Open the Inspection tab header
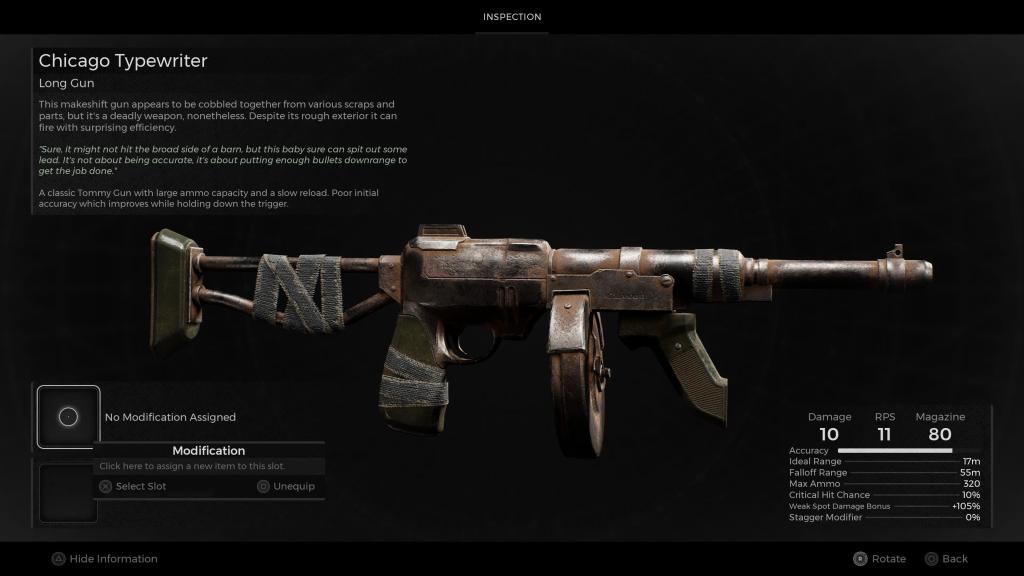 [512, 17]
